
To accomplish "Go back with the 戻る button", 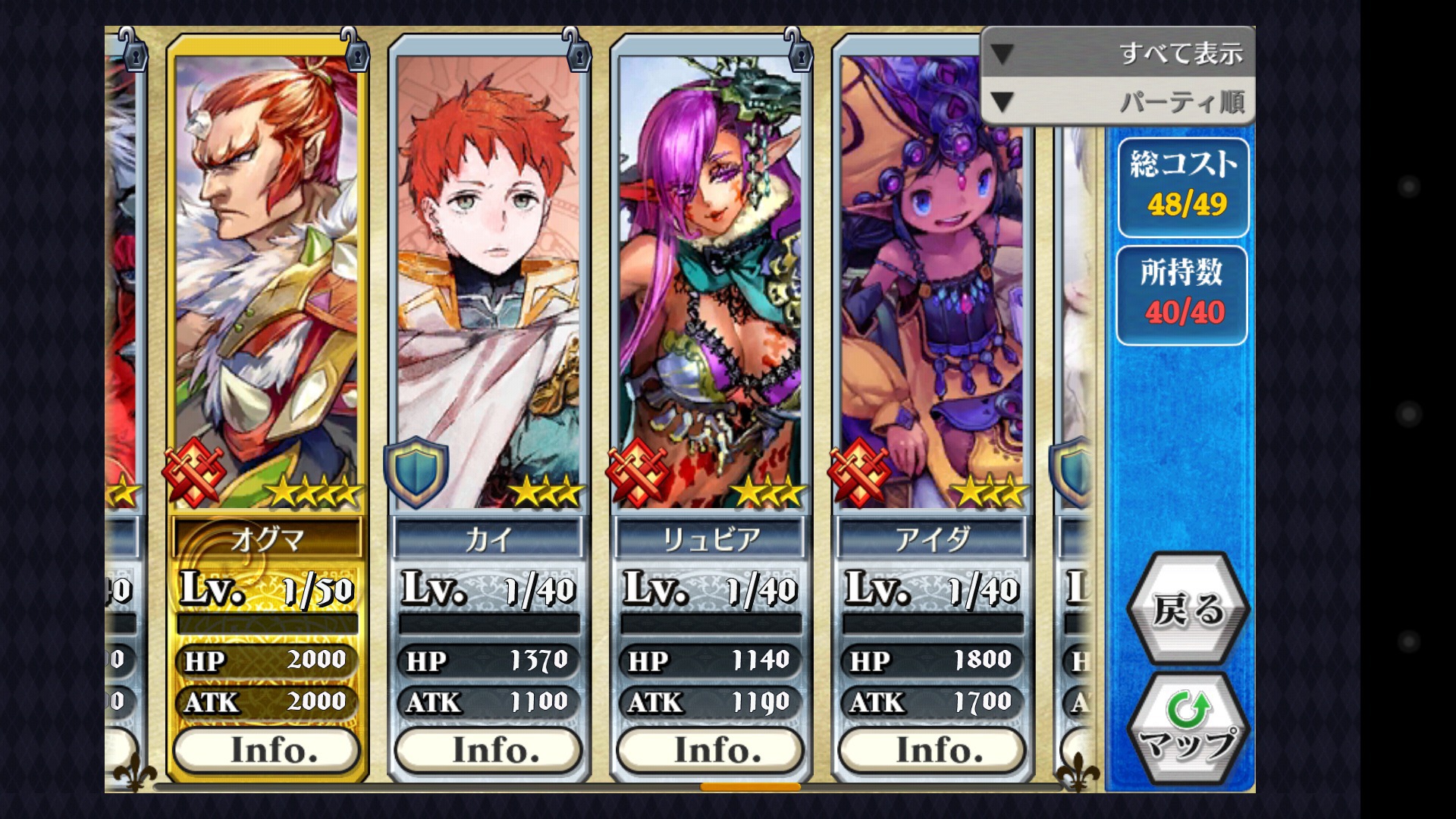I will pyautogui.click(x=1188, y=609).
